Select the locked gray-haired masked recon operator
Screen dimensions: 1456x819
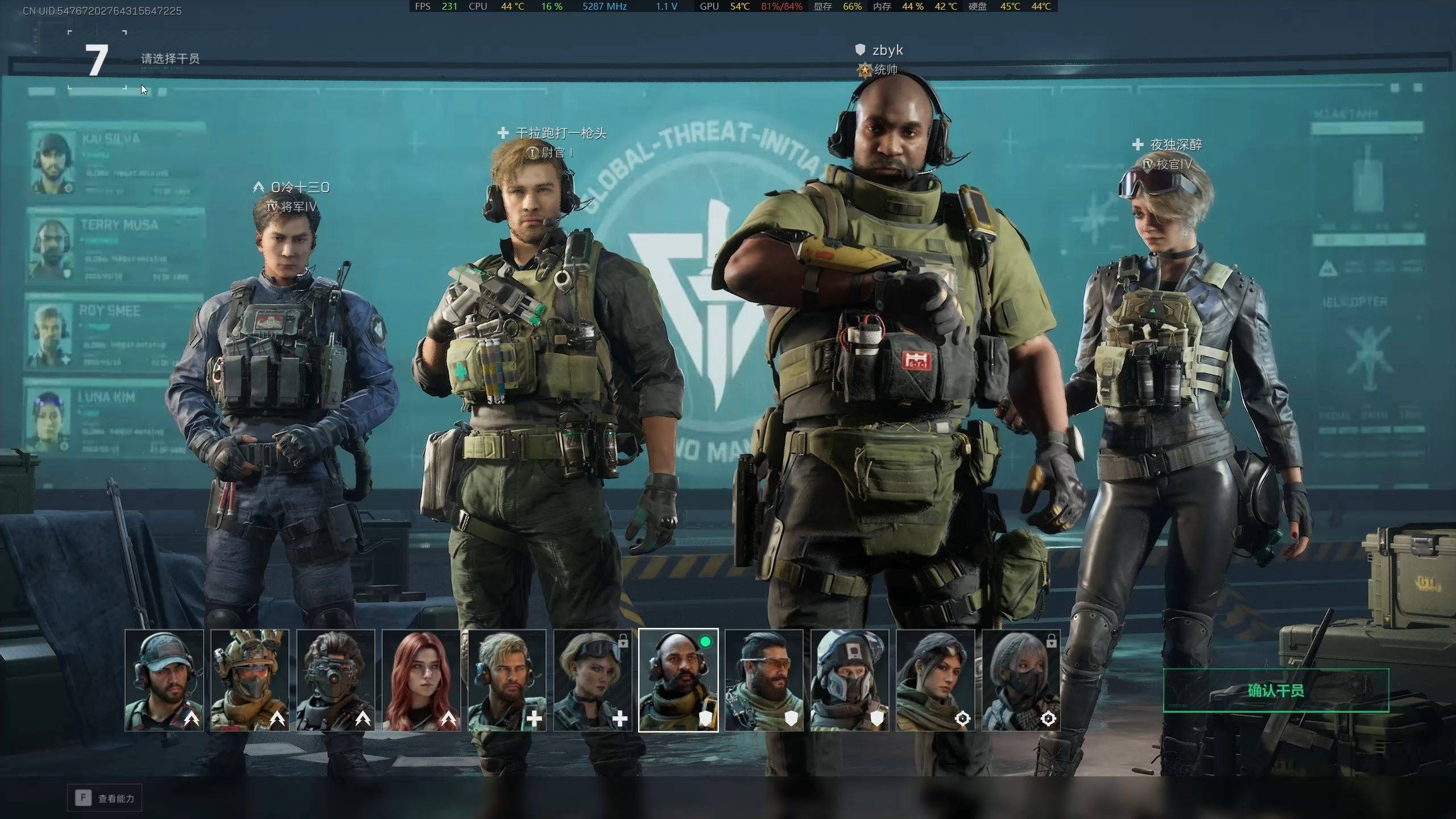(1021, 680)
